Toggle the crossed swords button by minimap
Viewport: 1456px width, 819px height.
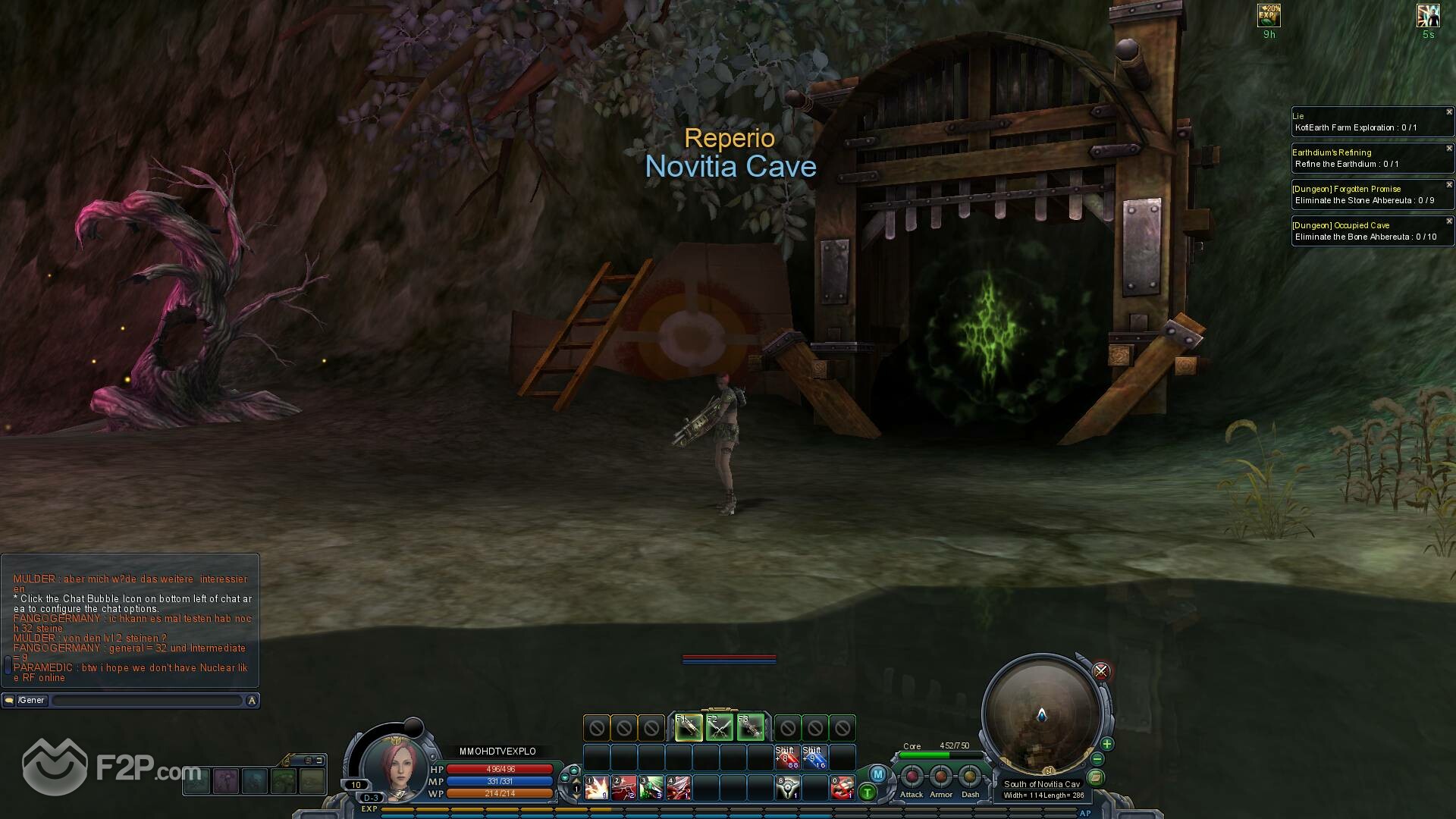coord(1101,671)
